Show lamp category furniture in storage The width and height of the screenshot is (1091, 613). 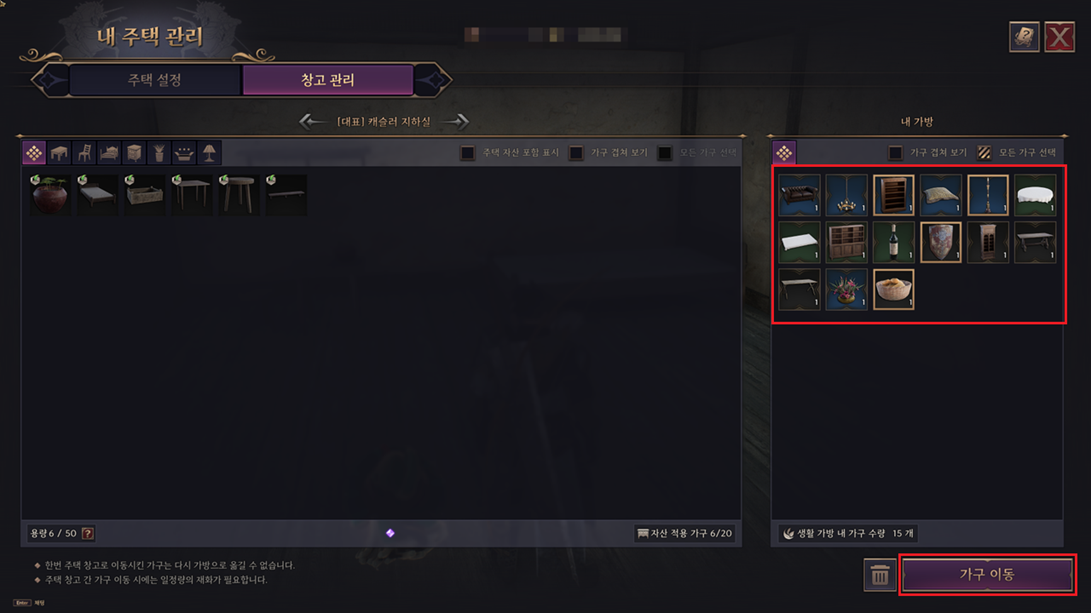click(209, 153)
